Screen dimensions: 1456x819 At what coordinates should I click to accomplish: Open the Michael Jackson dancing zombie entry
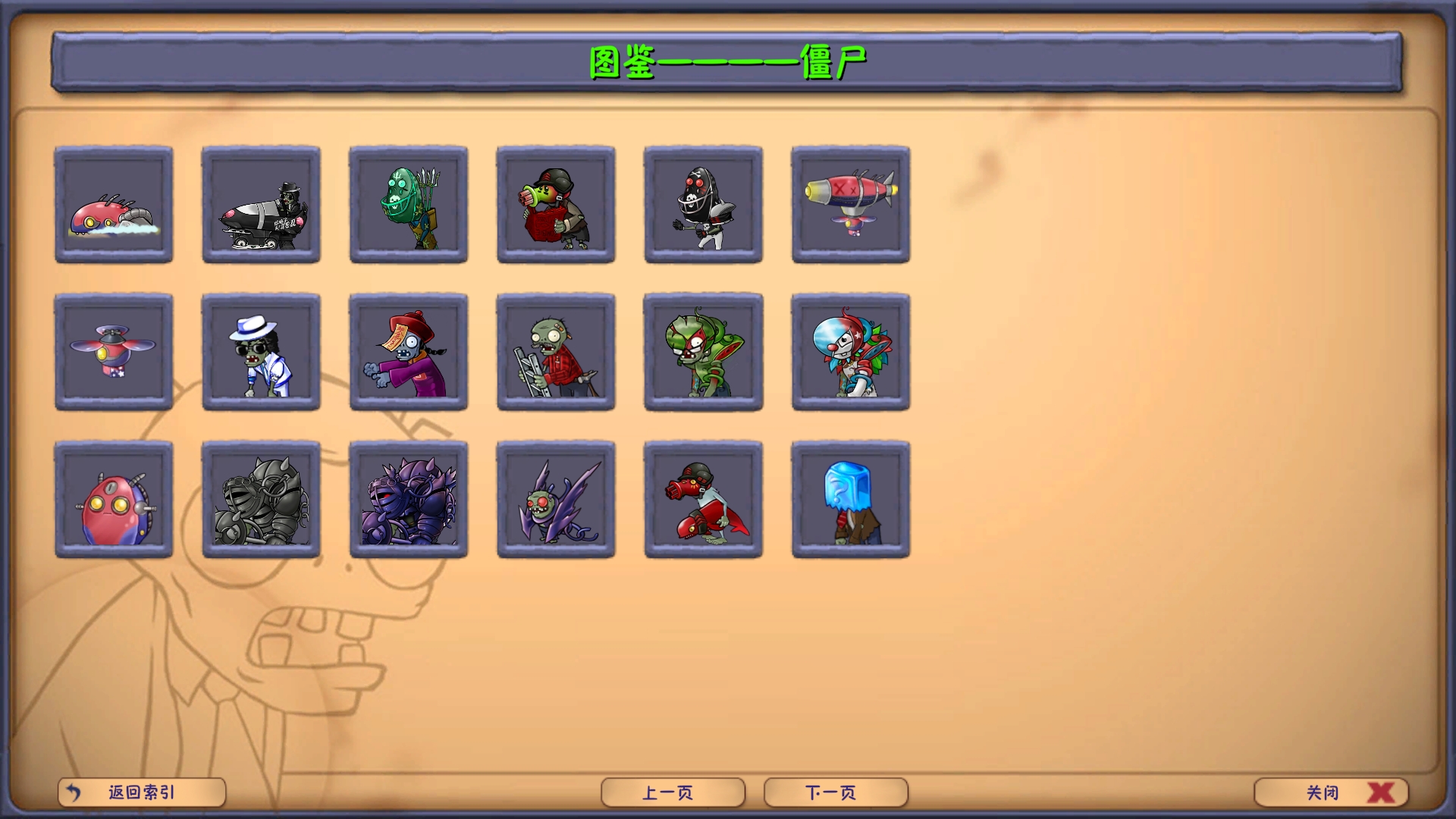click(x=262, y=353)
